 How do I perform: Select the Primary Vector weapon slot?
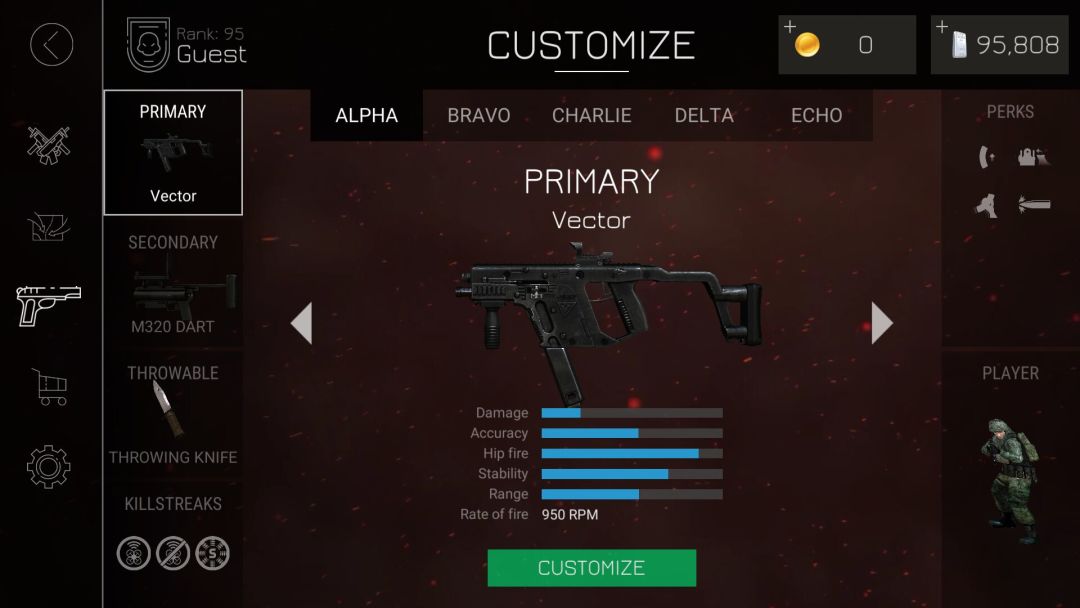173,153
